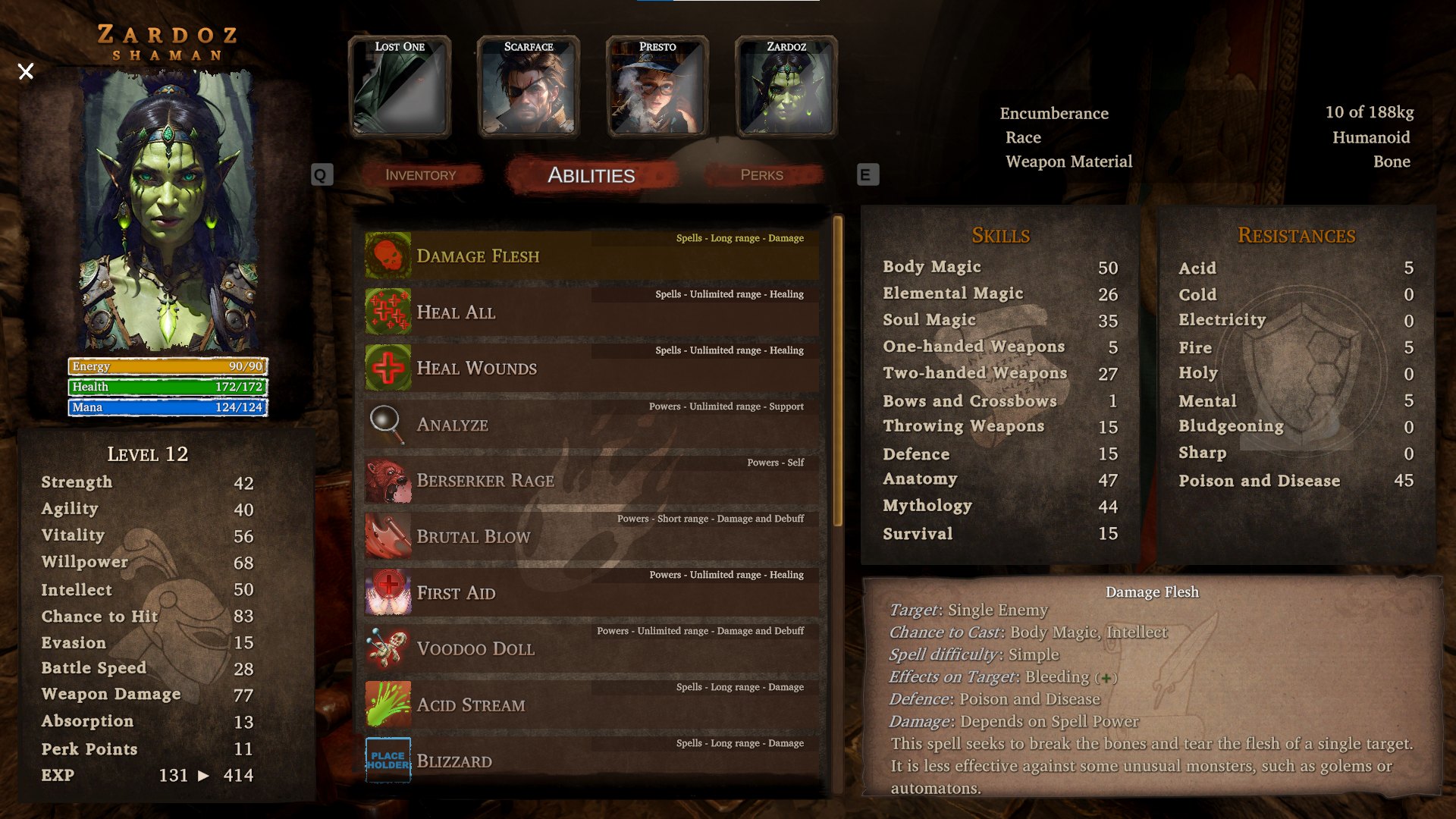Select the First Aid power
The image size is (1456, 819).
click(591, 592)
